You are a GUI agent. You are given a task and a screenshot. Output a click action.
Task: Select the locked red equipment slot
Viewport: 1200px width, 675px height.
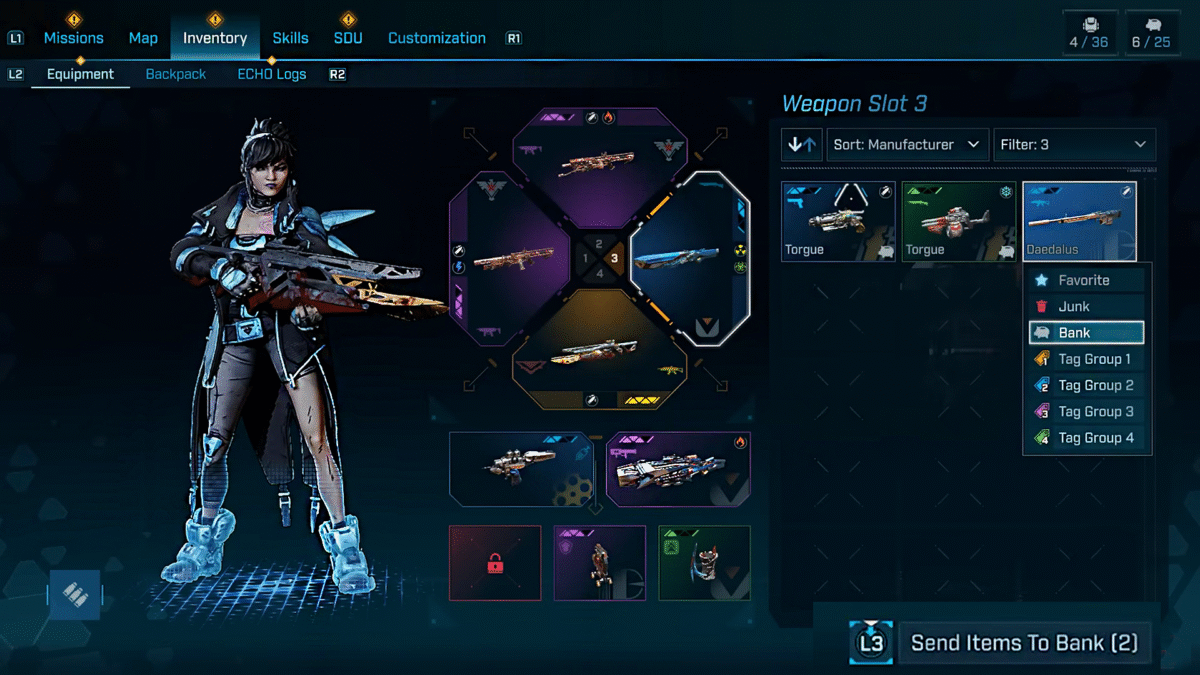[495, 563]
